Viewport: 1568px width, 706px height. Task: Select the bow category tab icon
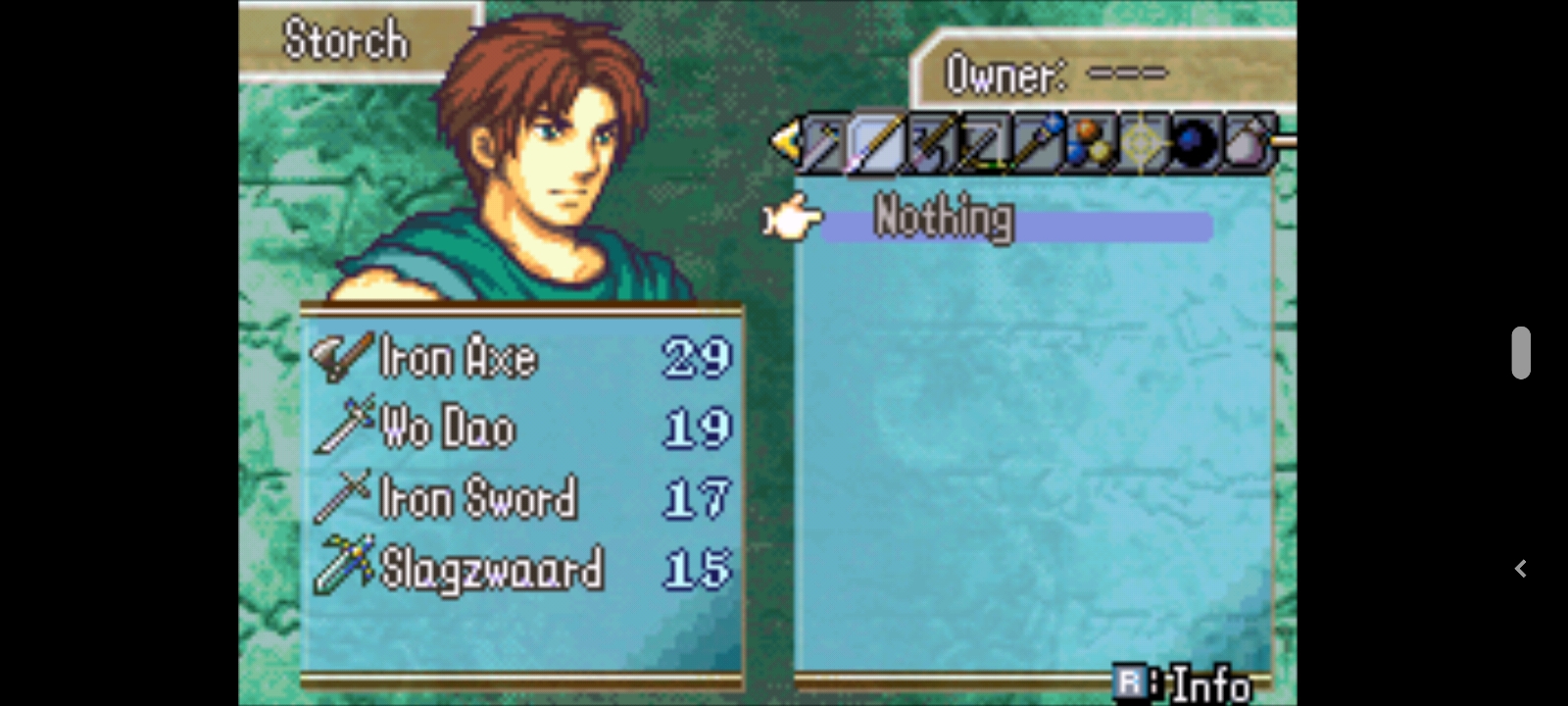pos(985,145)
